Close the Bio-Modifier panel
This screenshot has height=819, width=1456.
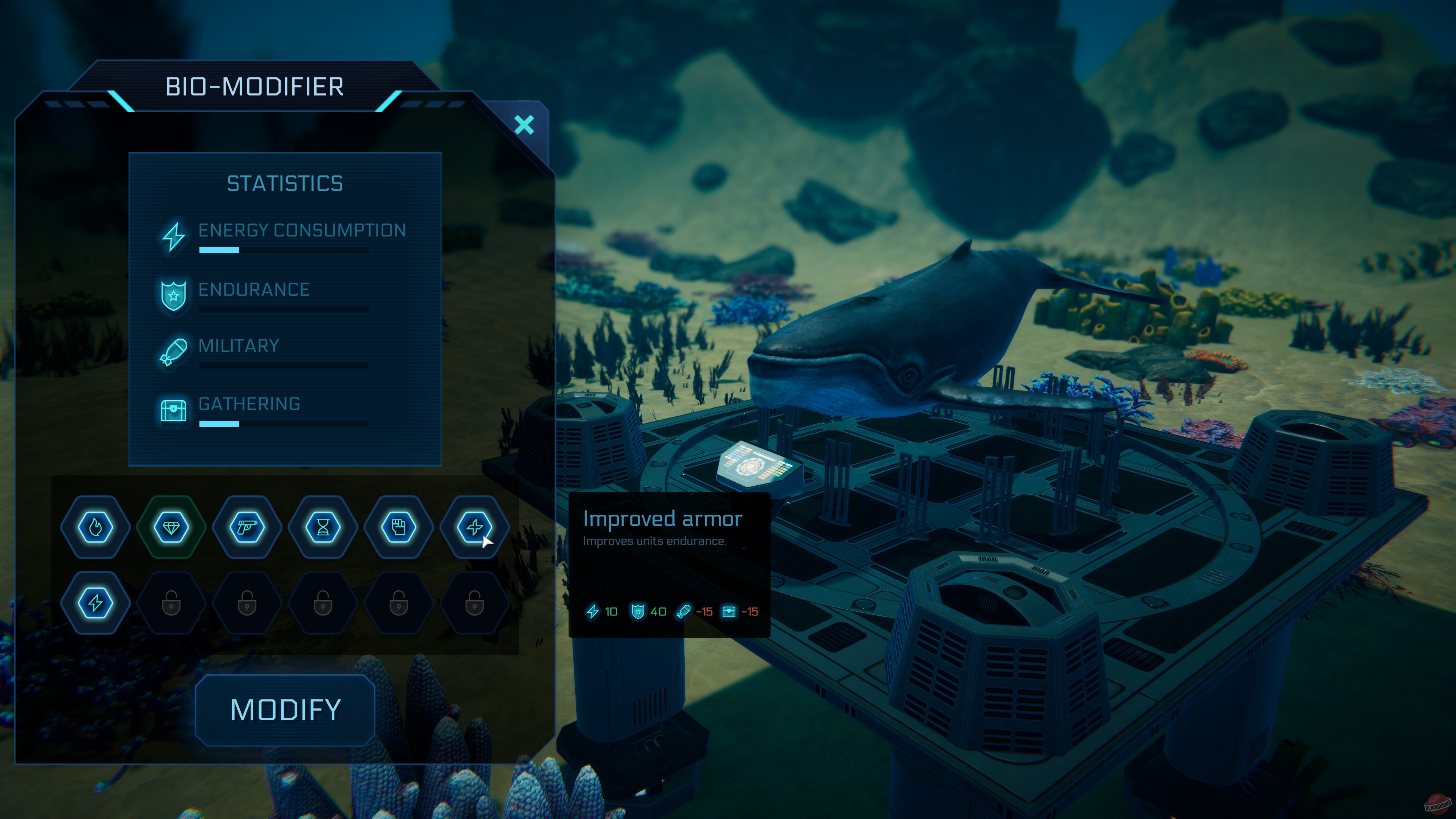pos(524,125)
